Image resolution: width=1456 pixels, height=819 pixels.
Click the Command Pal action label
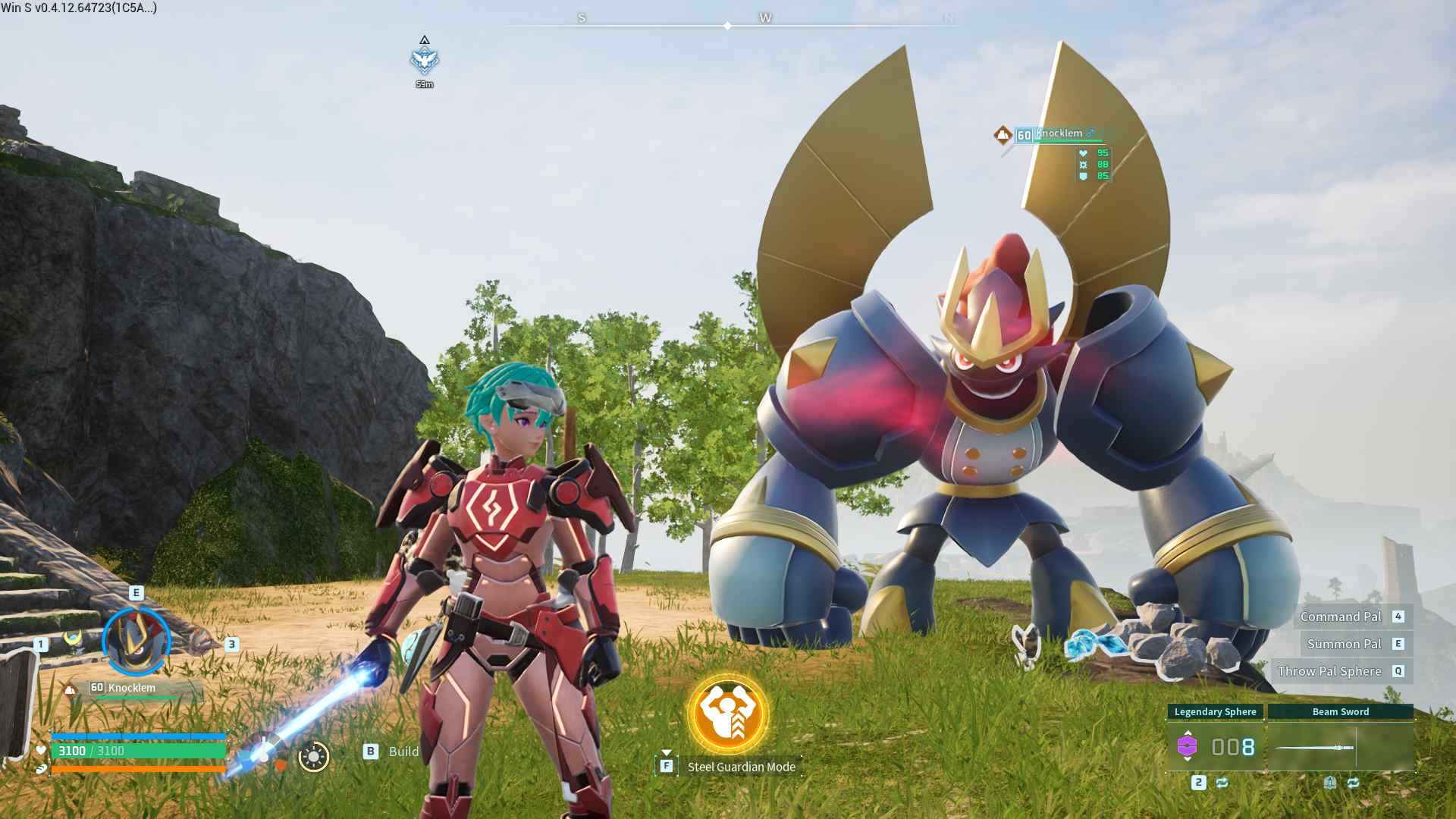(x=1340, y=617)
